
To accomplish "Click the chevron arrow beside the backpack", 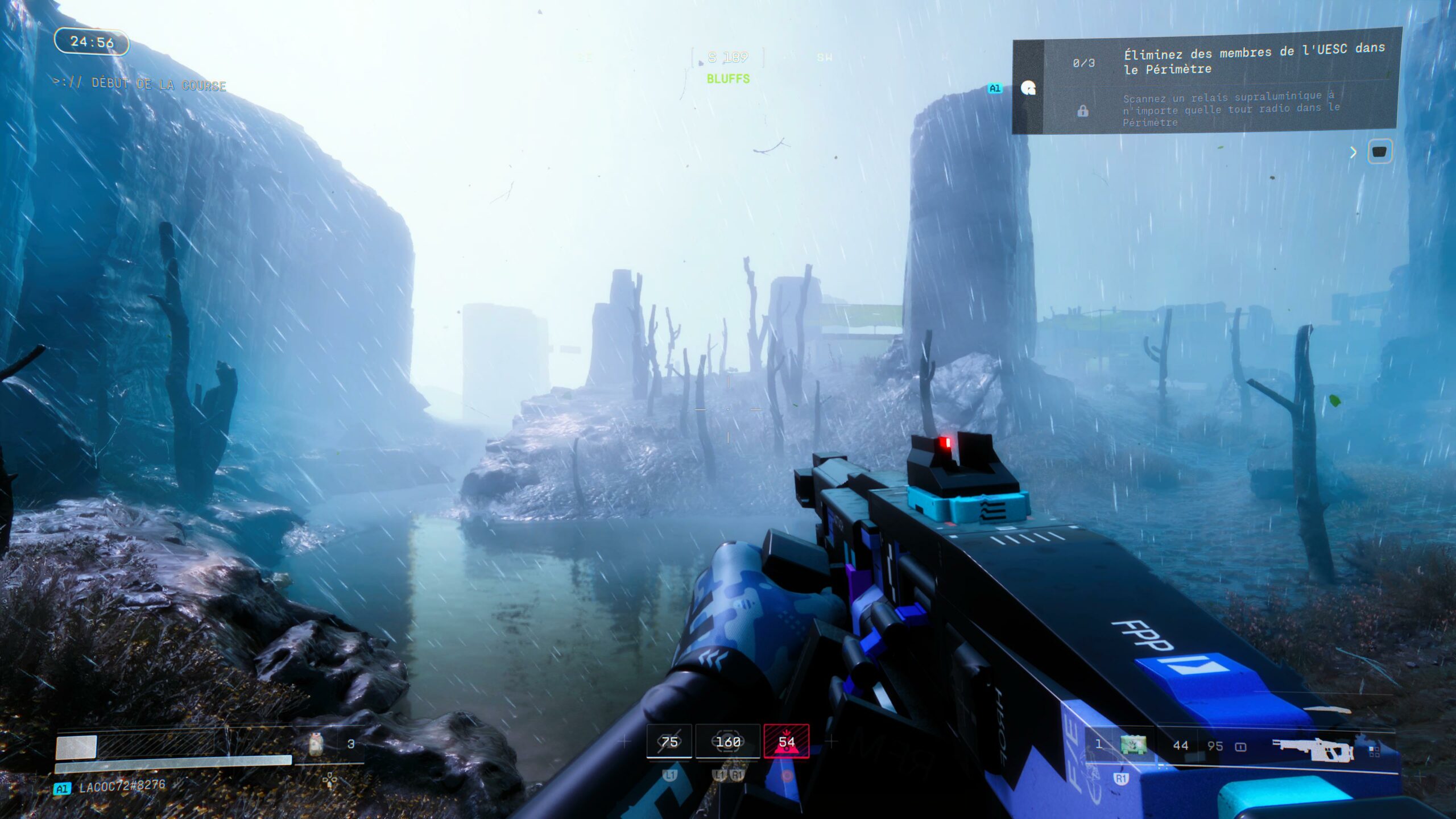I will (1354, 152).
